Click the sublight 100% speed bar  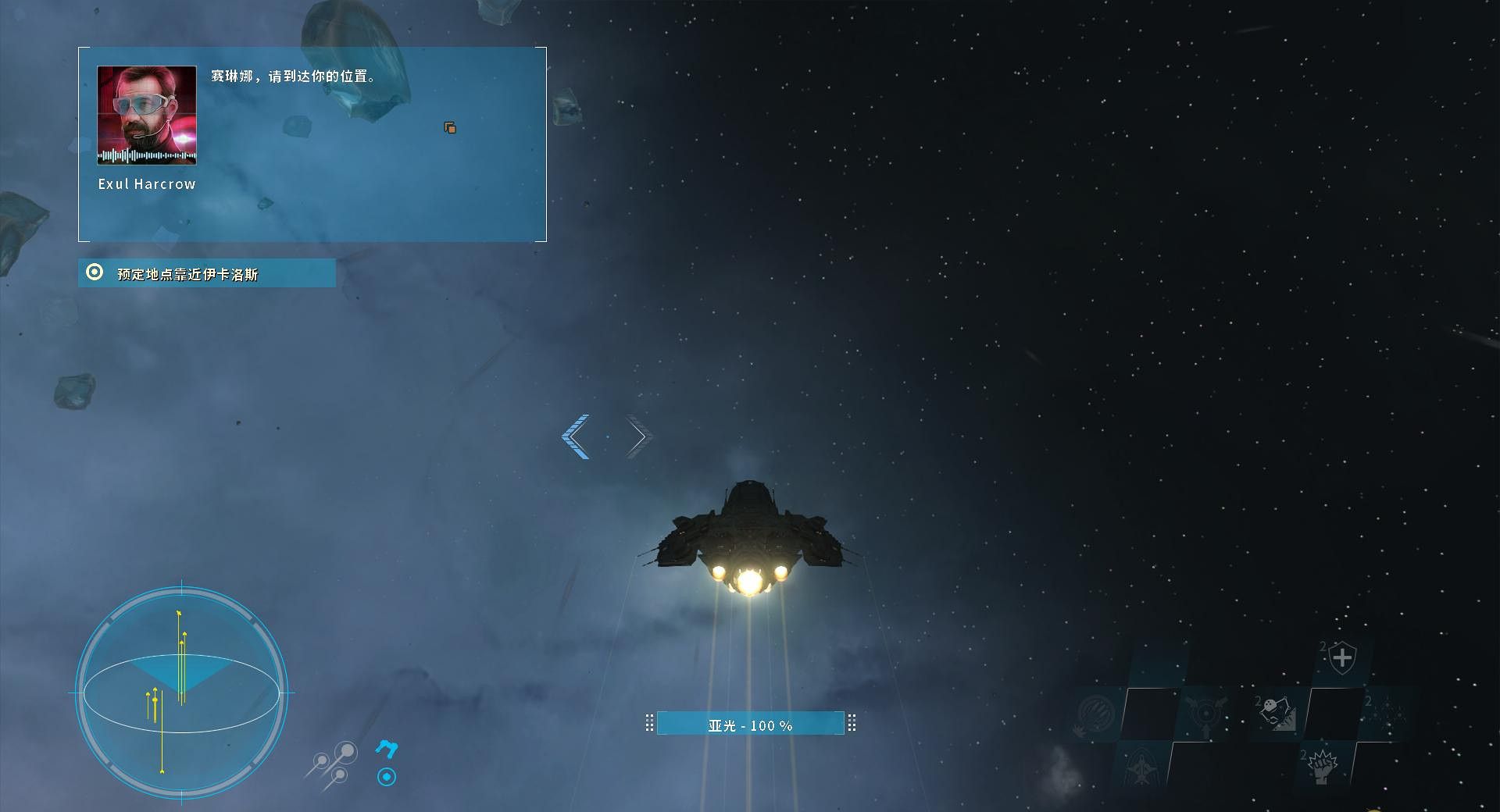[750, 725]
